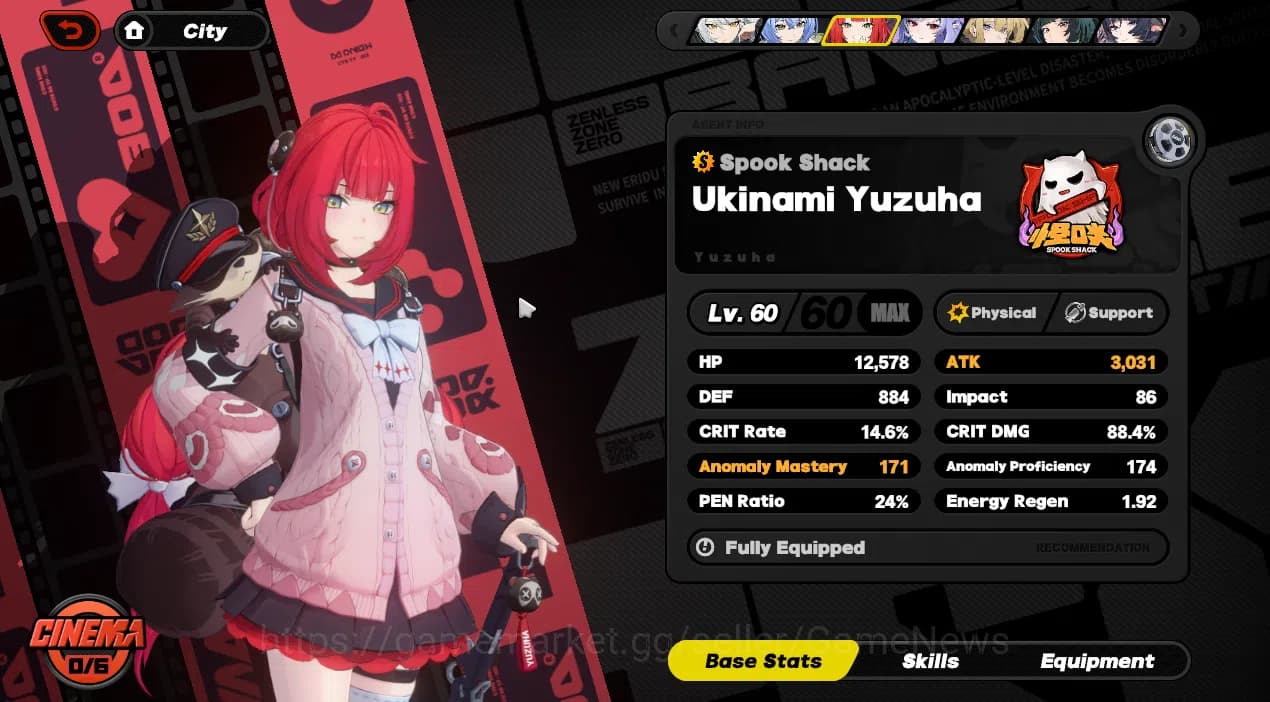The height and width of the screenshot is (702, 1270).
Task: Open the Equipment tab
Action: tap(1097, 661)
